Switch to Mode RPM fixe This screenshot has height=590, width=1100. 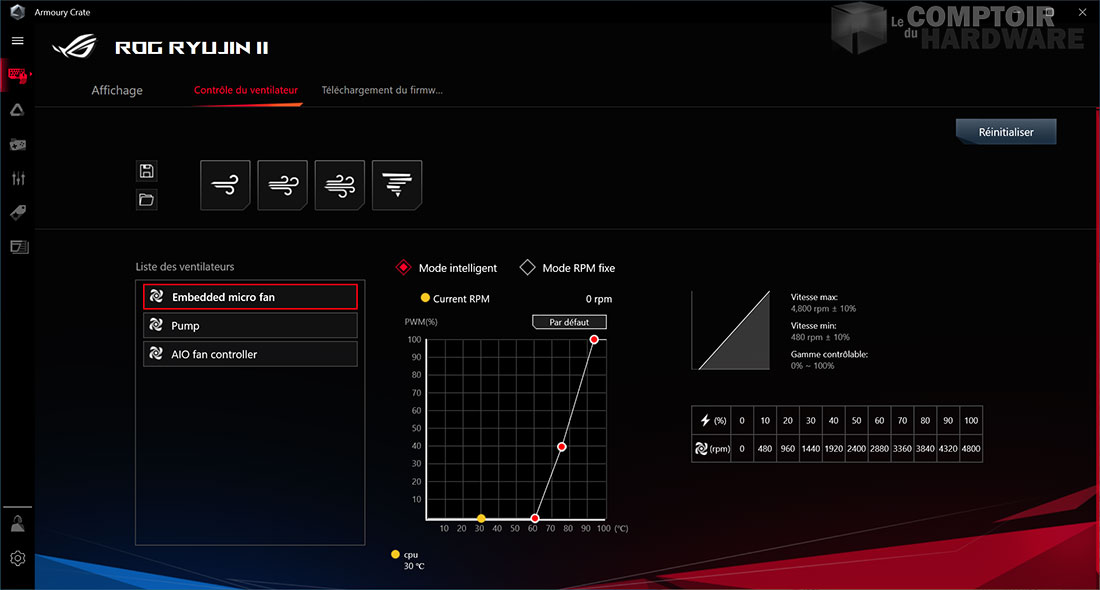coord(528,268)
